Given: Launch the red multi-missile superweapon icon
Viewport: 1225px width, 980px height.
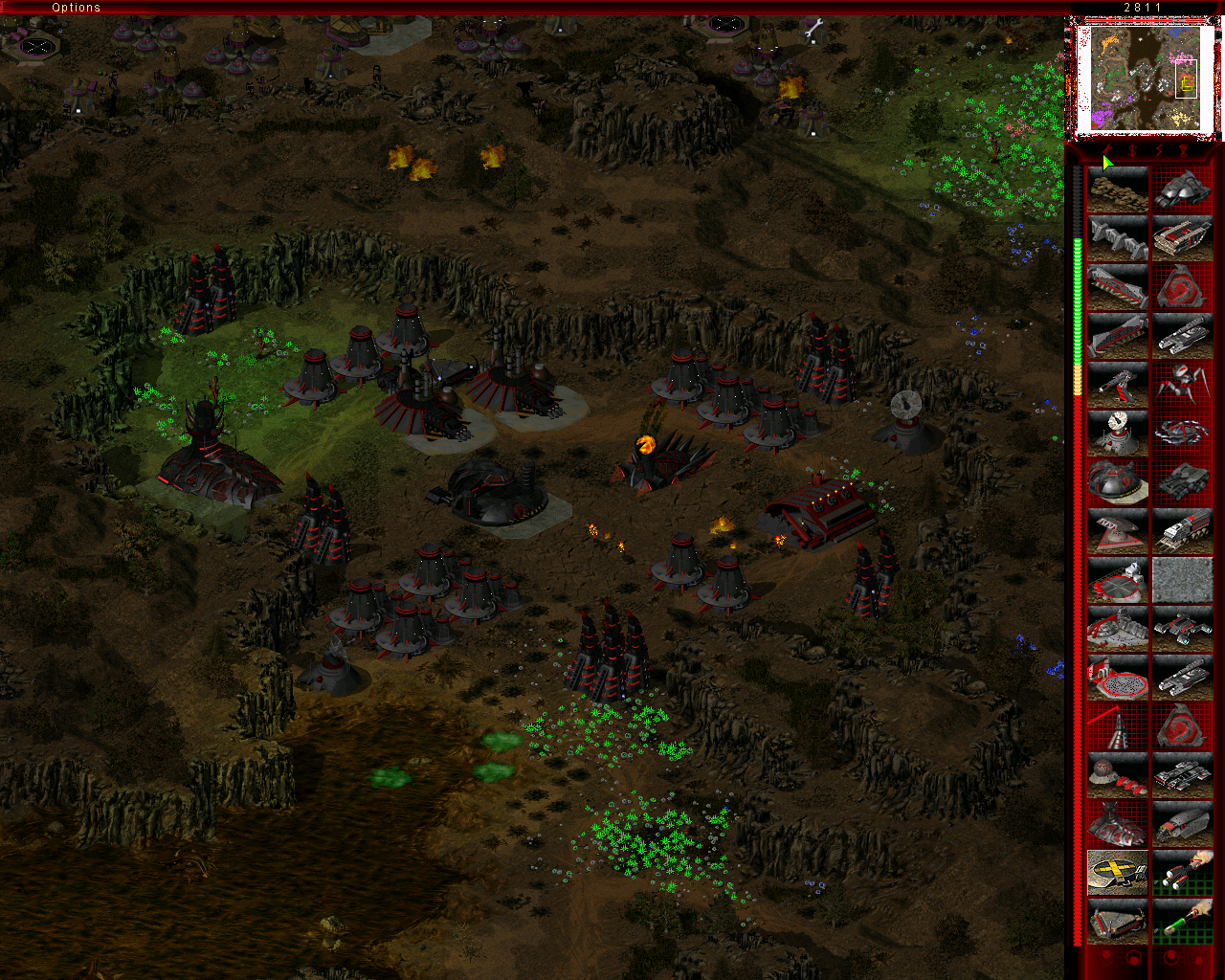Looking at the screenshot, I should (x=1182, y=873).
